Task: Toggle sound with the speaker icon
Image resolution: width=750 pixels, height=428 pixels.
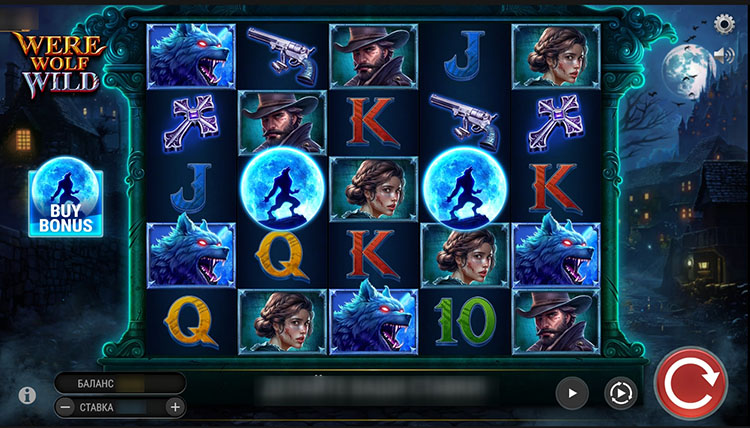Action: [x=725, y=54]
